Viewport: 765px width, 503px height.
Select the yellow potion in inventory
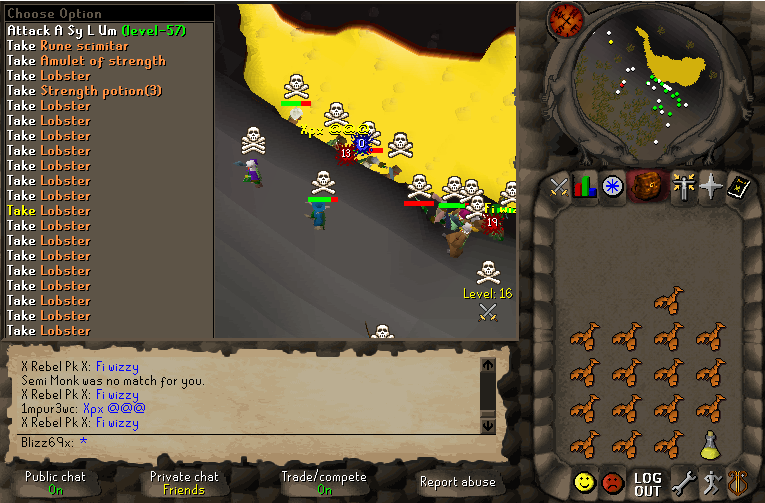tap(711, 445)
